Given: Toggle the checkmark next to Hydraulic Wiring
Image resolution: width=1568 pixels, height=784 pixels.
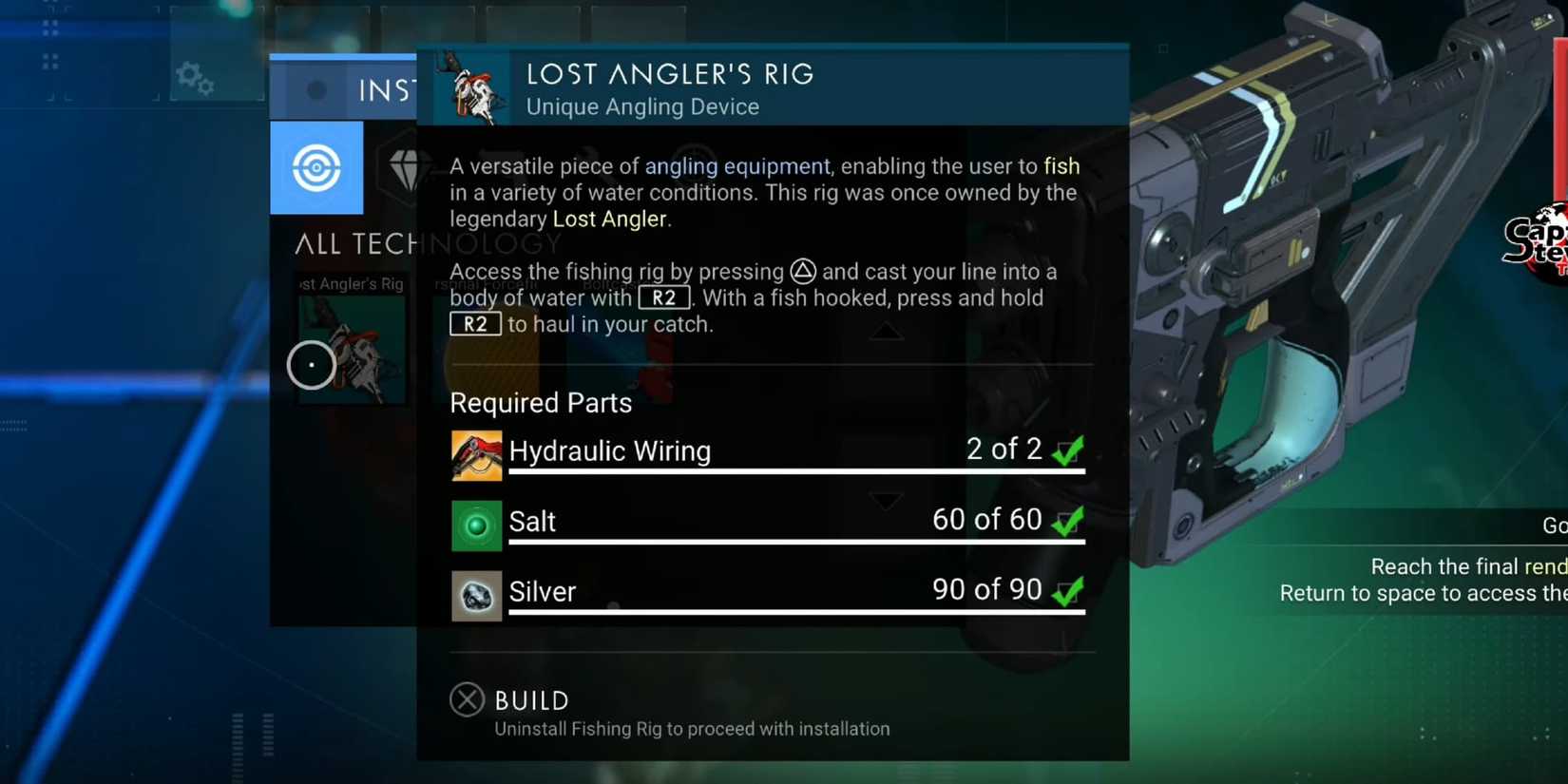Looking at the screenshot, I should point(1066,450).
